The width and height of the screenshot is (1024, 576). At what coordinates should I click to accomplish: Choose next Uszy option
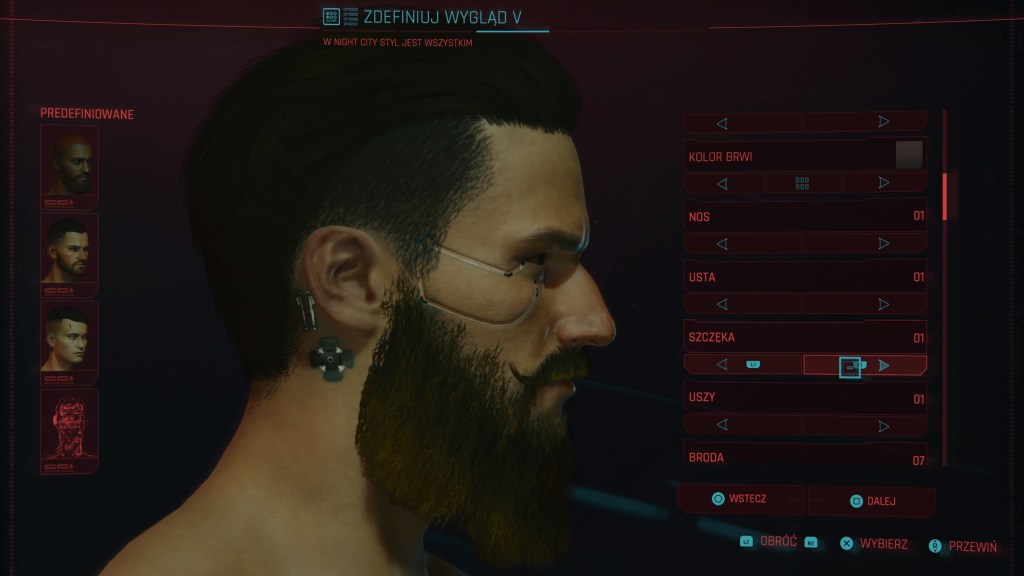883,426
